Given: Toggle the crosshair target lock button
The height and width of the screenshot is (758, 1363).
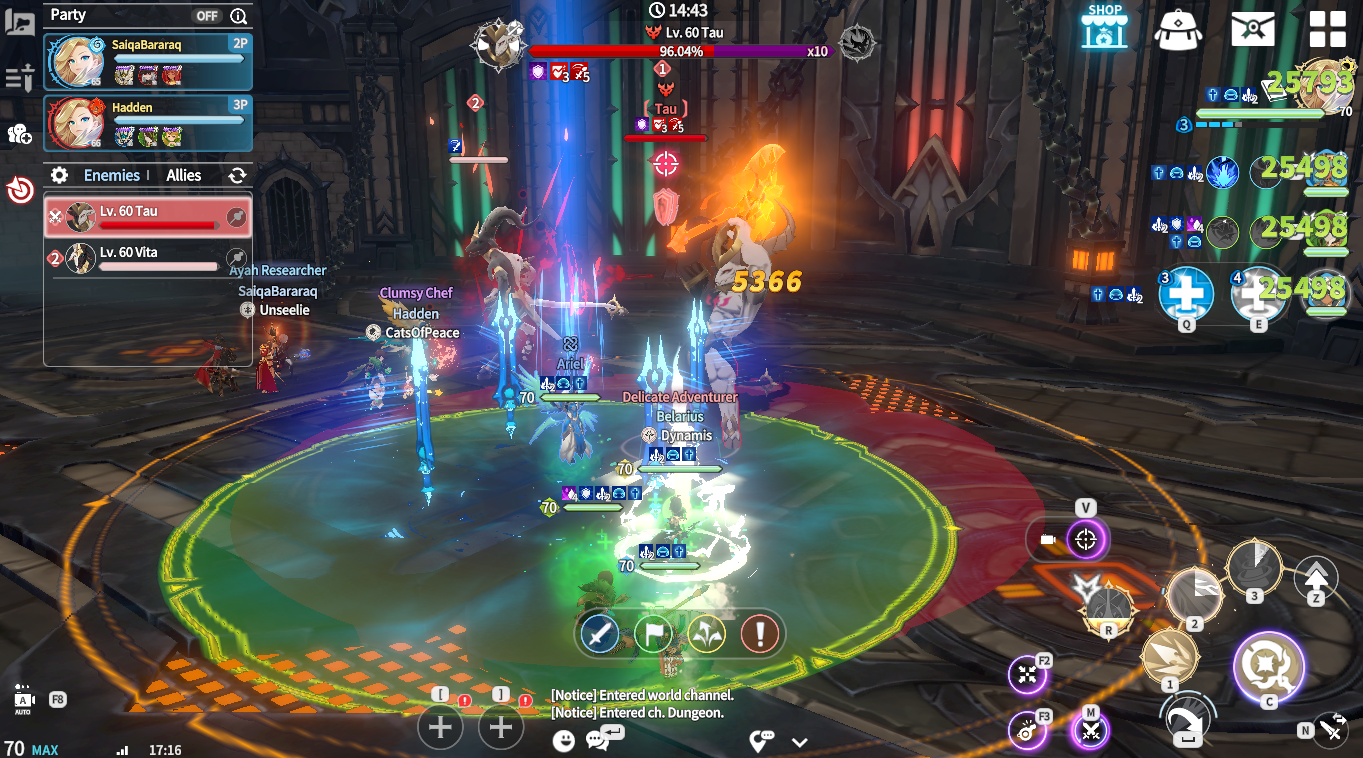Looking at the screenshot, I should pos(1085,540).
